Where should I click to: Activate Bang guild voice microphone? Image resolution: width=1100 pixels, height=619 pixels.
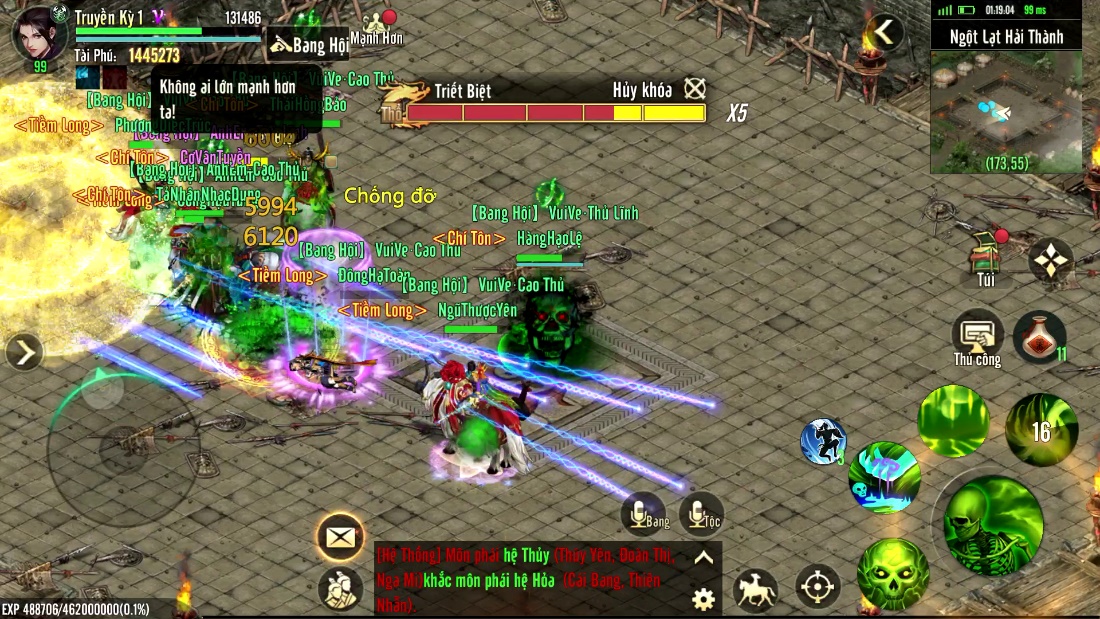(x=643, y=515)
